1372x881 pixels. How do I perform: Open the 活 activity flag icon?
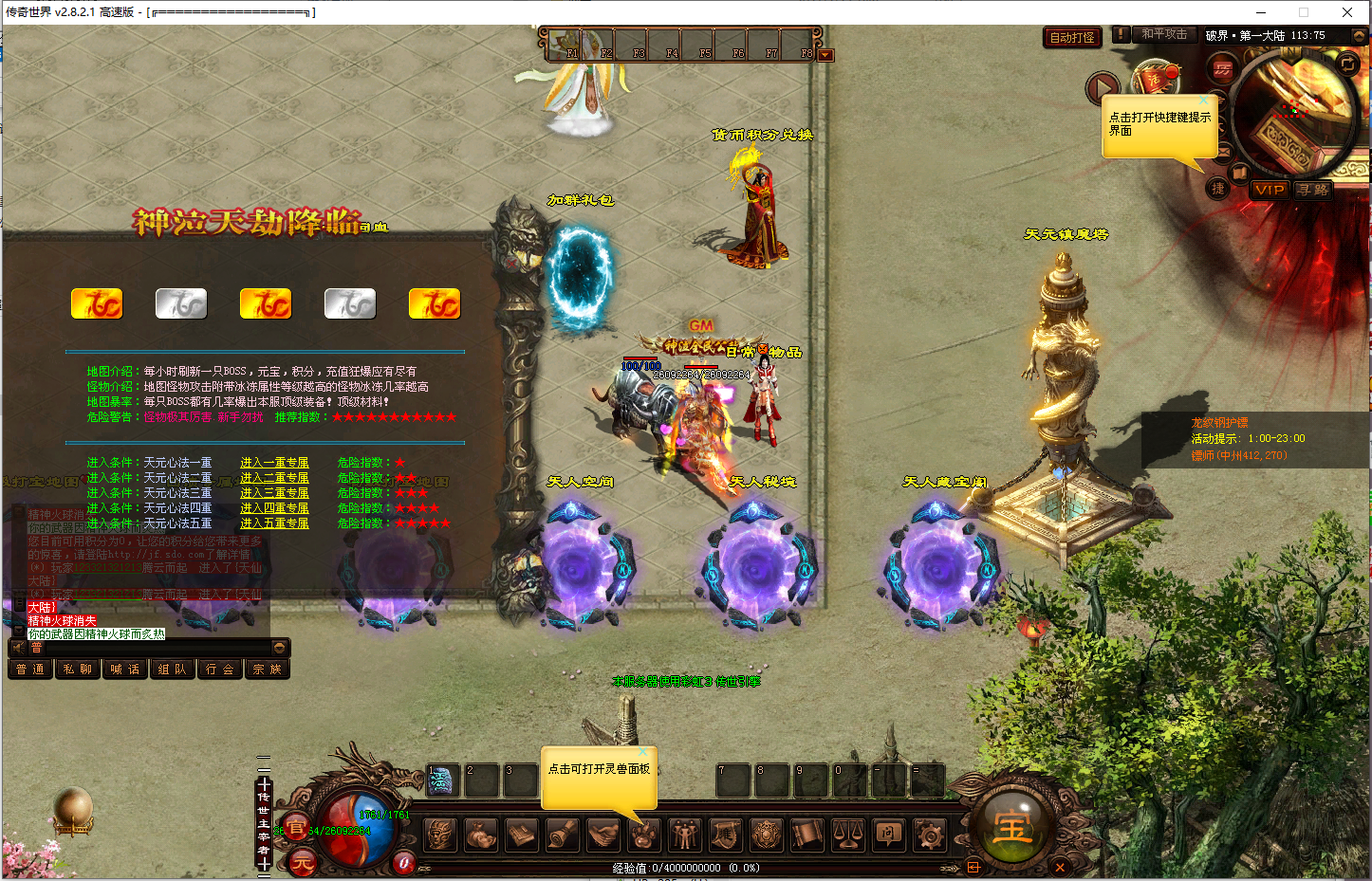1155,80
